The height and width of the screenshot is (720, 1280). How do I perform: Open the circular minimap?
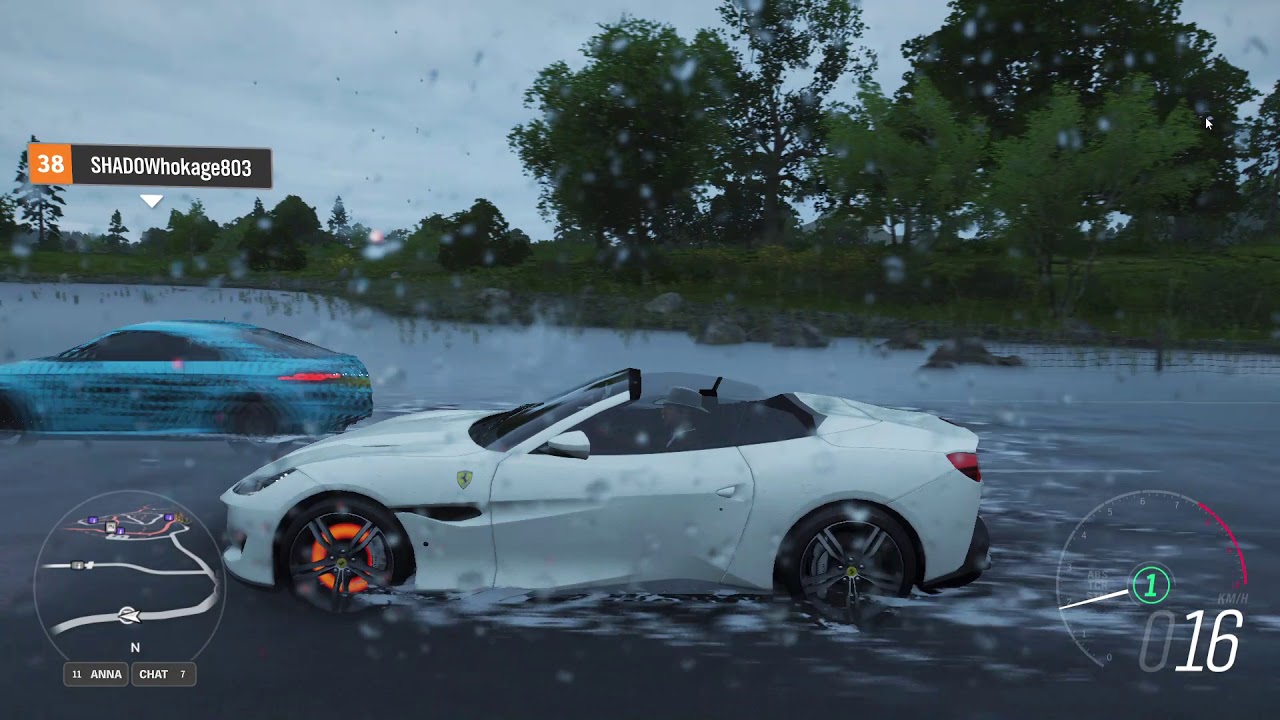[x=130, y=576]
